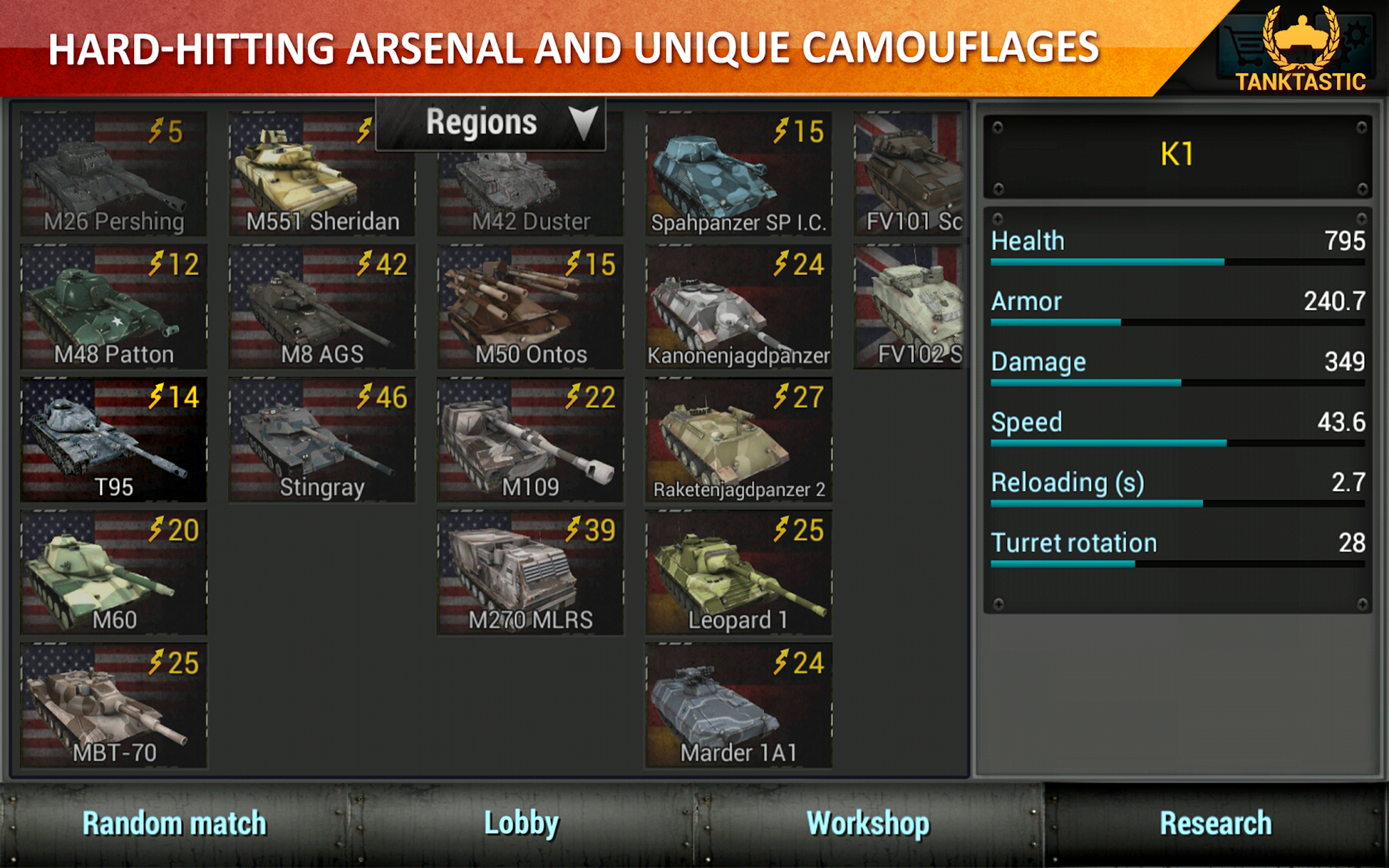Click the T95 tank tile

[x=114, y=440]
